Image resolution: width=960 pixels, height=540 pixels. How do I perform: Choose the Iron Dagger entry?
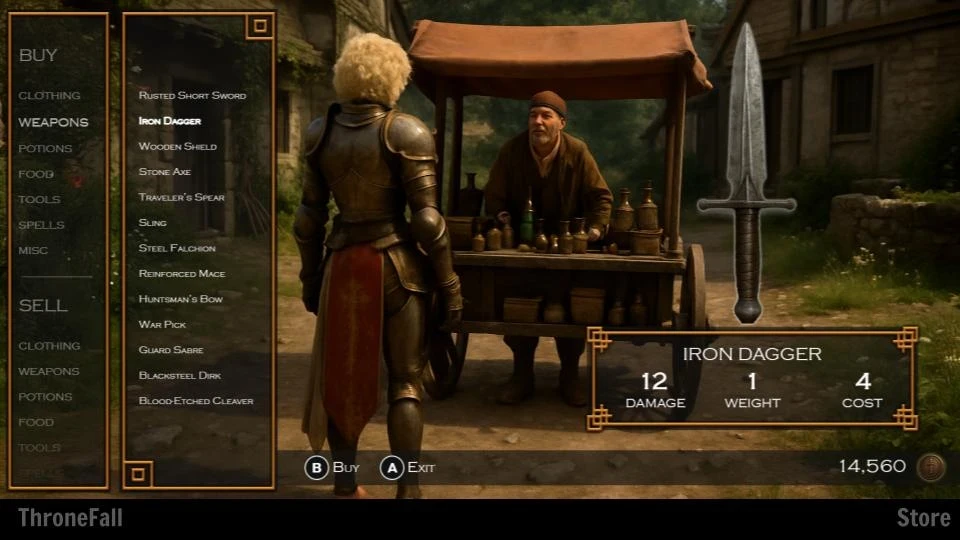pyautogui.click(x=170, y=121)
